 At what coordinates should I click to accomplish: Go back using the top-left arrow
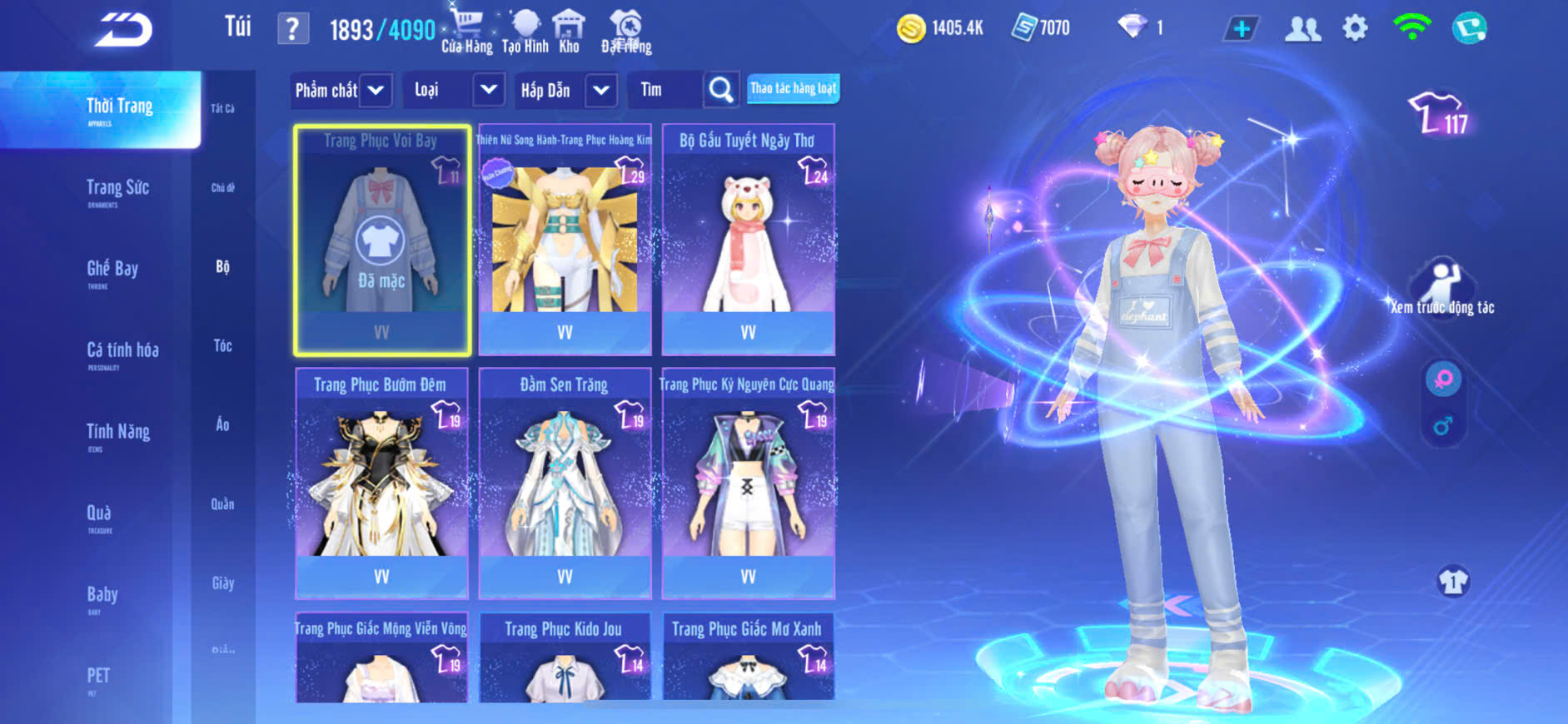pyautogui.click(x=123, y=30)
